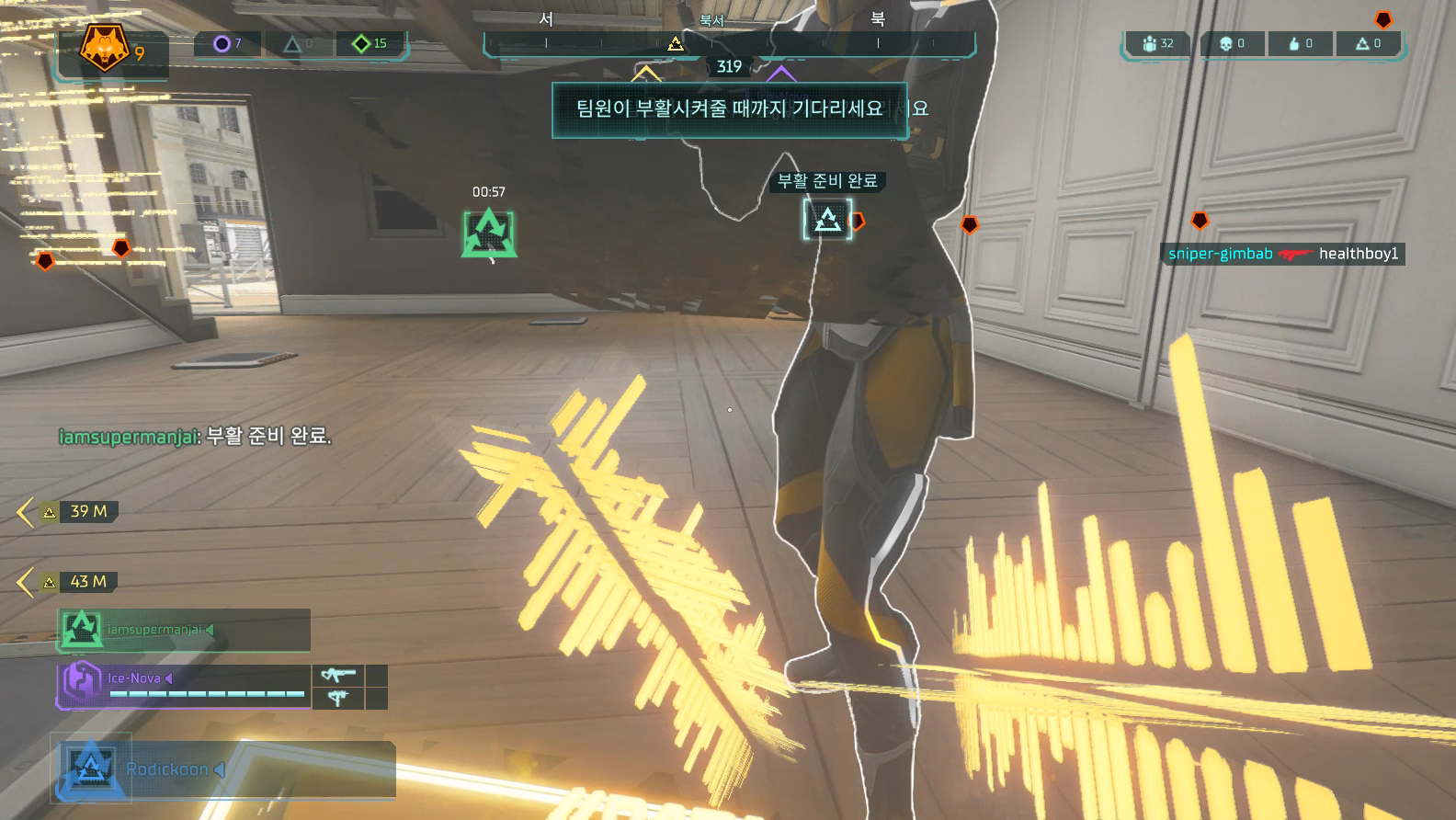Viewport: 1456px width, 820px height.
Task: Select teammate iamsupermanjai's row
Action: pos(184,630)
